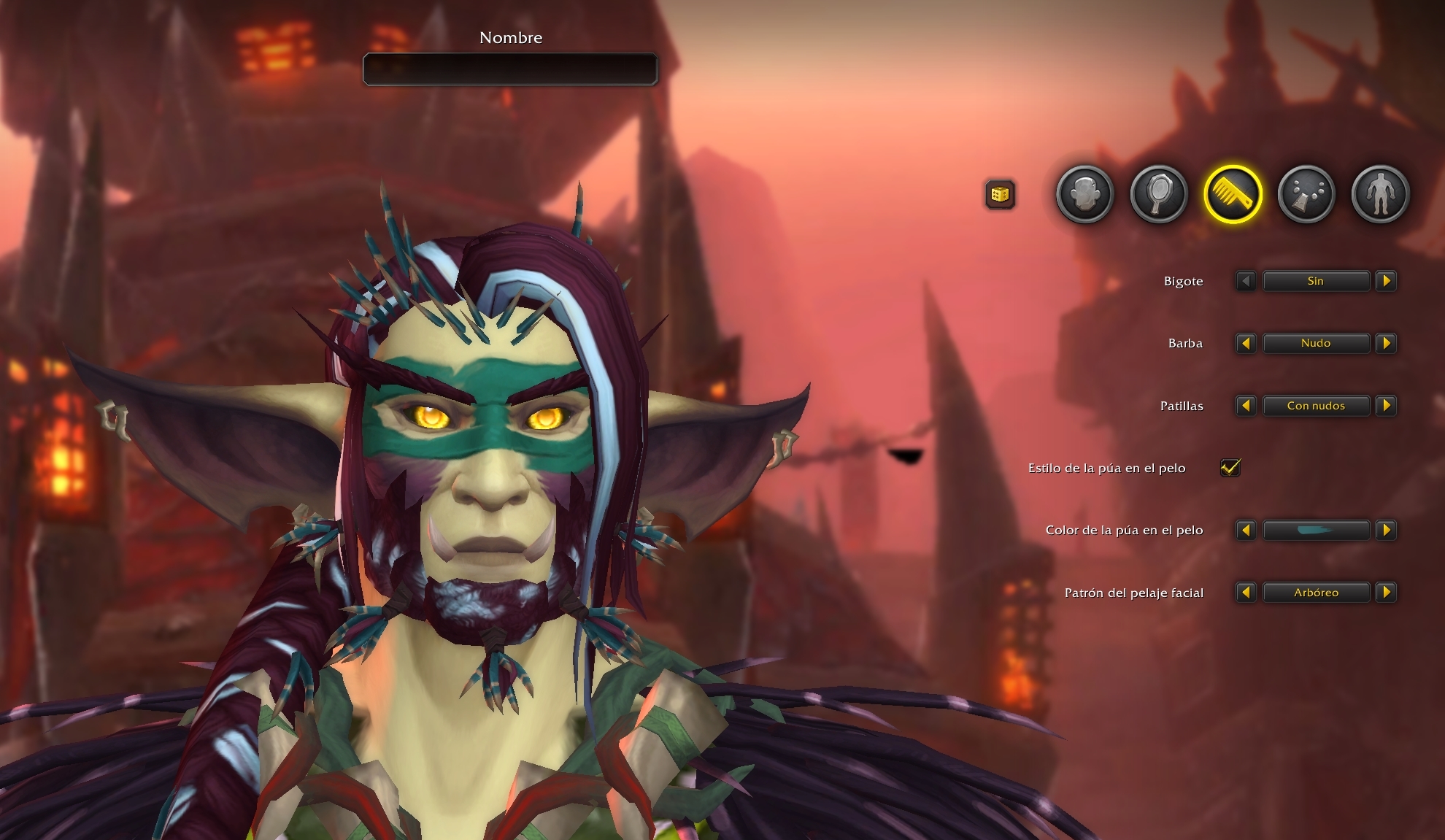Viewport: 1445px width, 840px height.
Task: Switch to the head silhouette category
Action: (1084, 194)
